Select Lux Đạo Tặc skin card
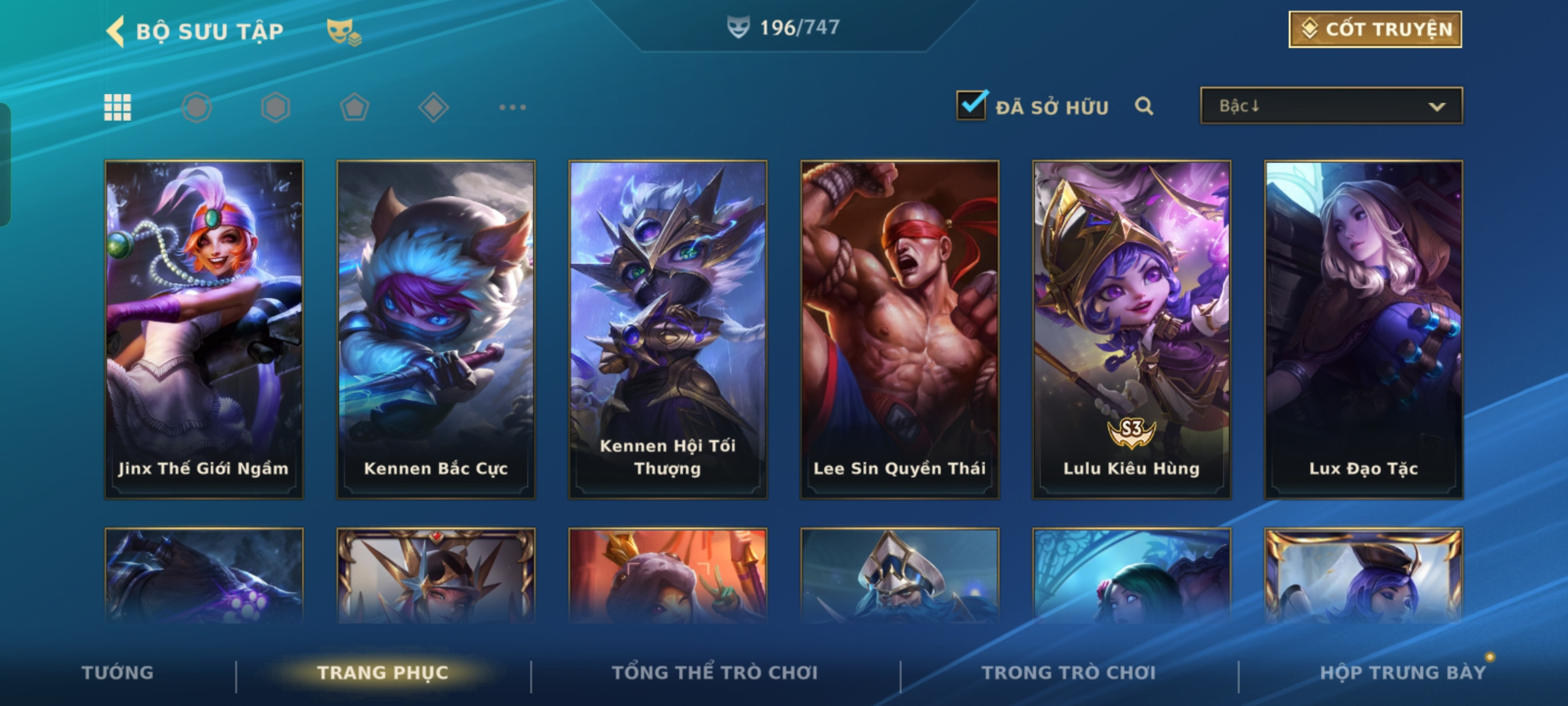 coord(1364,329)
